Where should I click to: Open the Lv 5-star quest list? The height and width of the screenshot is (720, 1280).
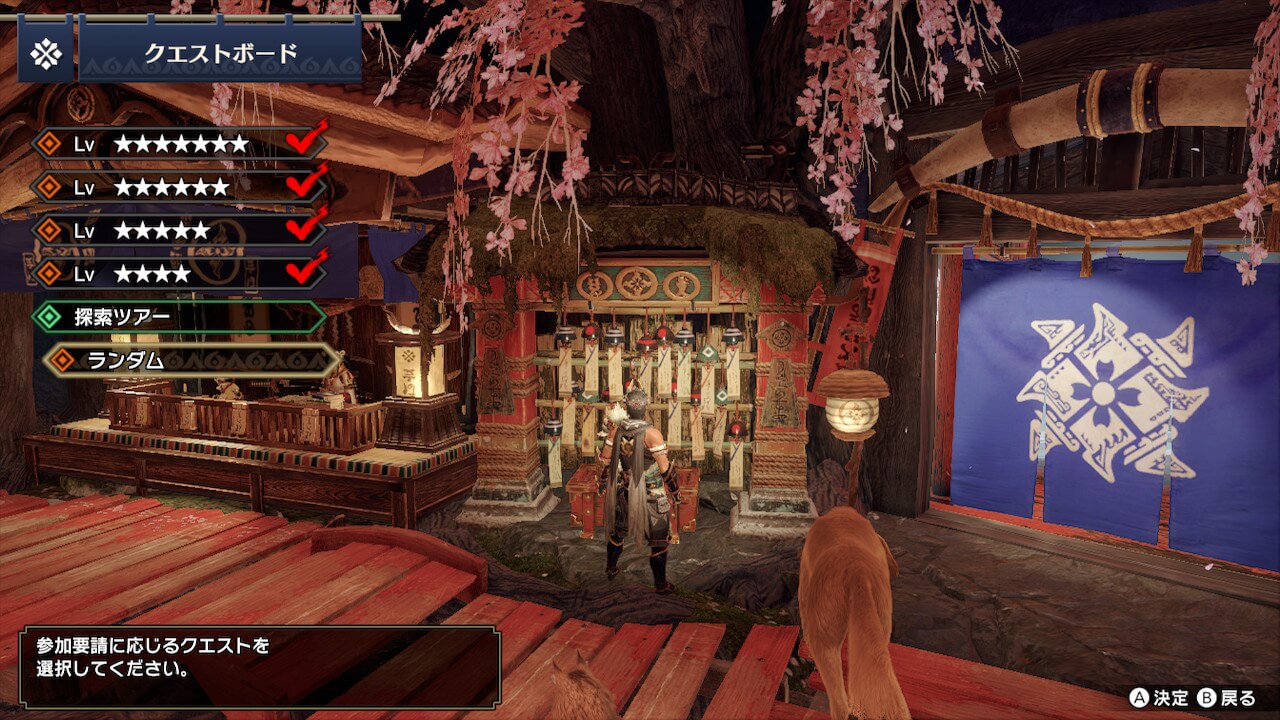point(180,230)
